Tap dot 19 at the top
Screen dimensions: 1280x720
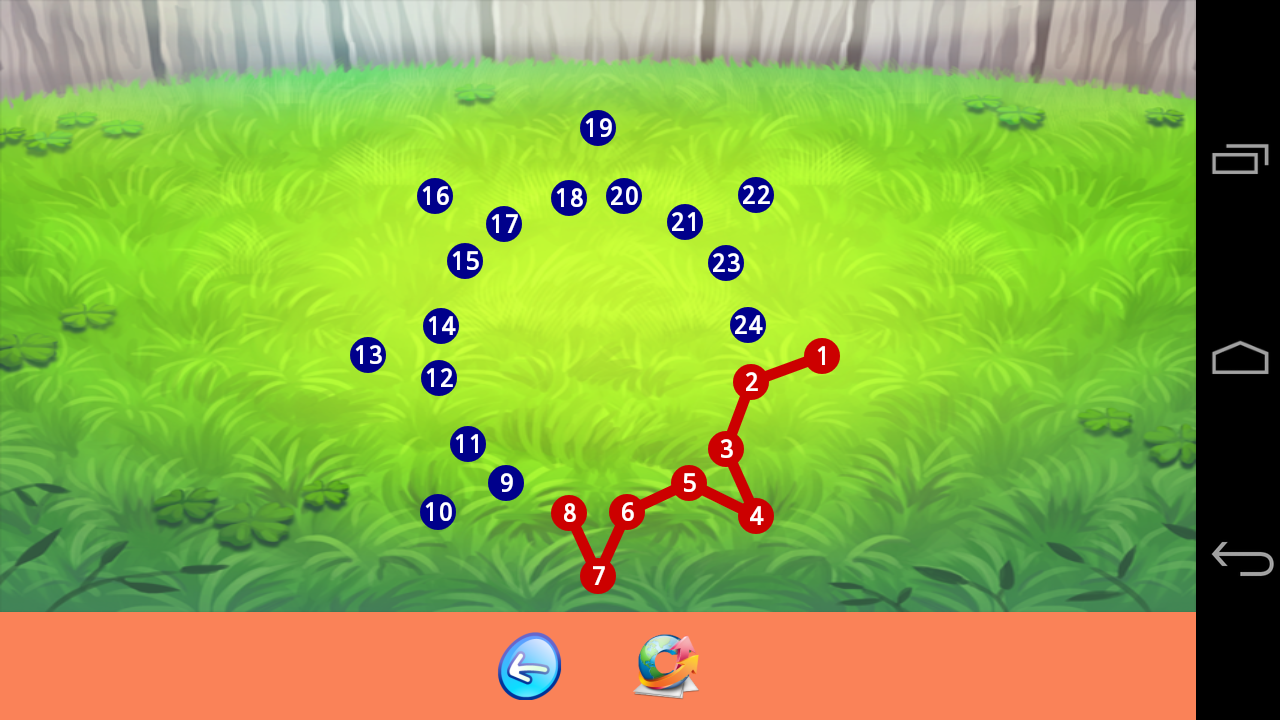[x=596, y=128]
